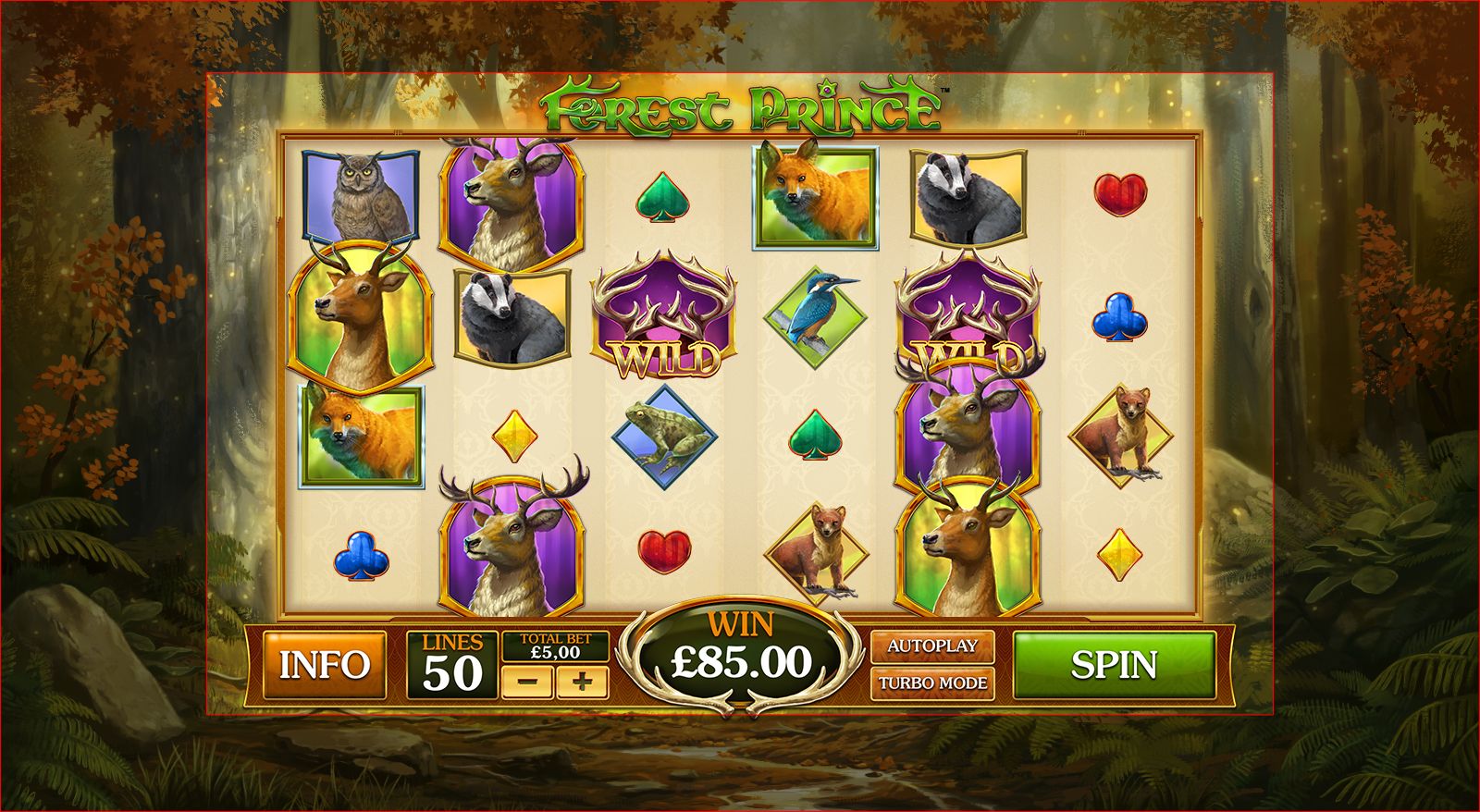The height and width of the screenshot is (812, 1480).
Task: Select the kingfisher bird symbol
Action: [x=816, y=314]
